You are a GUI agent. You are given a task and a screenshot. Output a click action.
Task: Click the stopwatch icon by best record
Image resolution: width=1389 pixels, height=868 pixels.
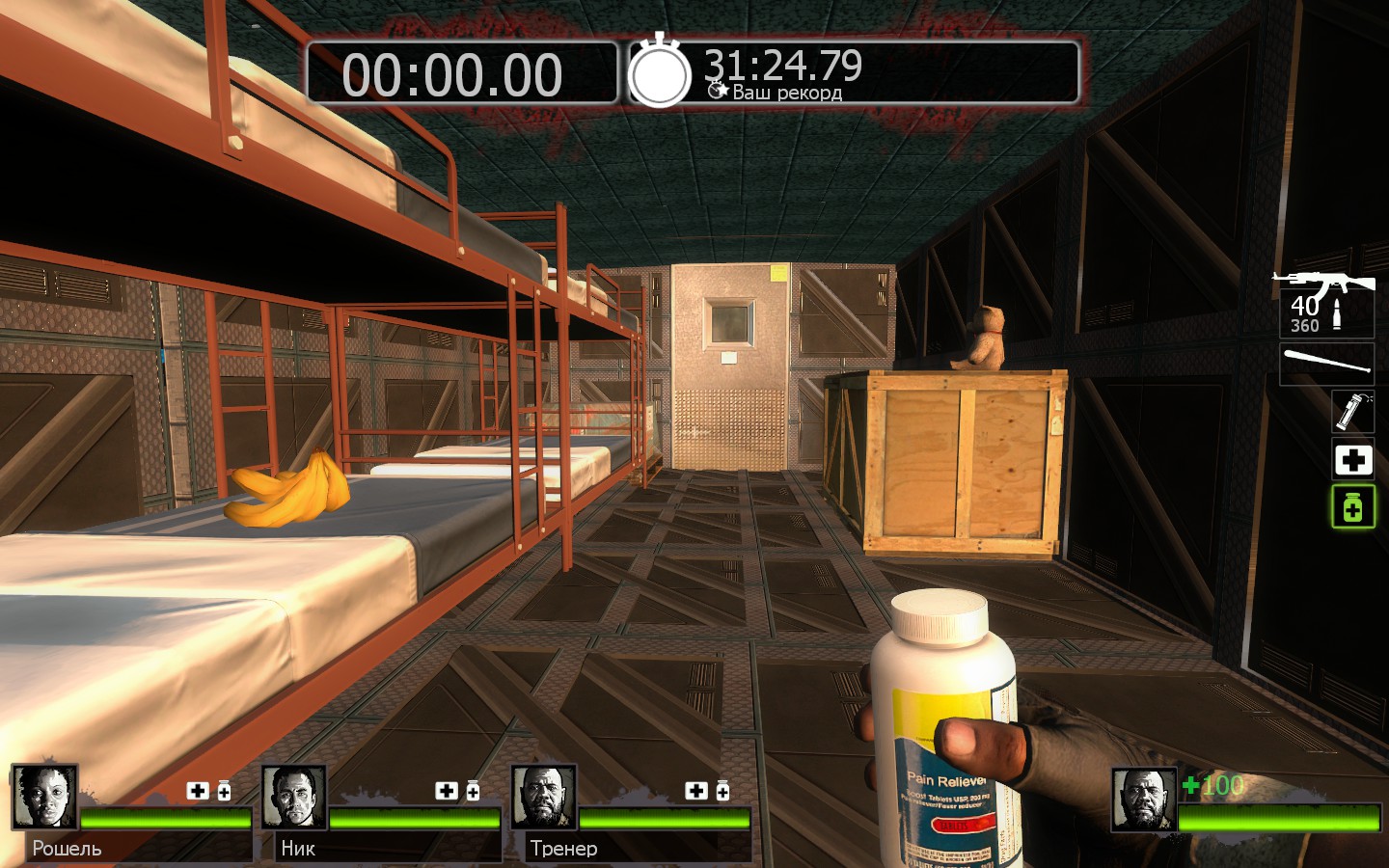[660, 73]
